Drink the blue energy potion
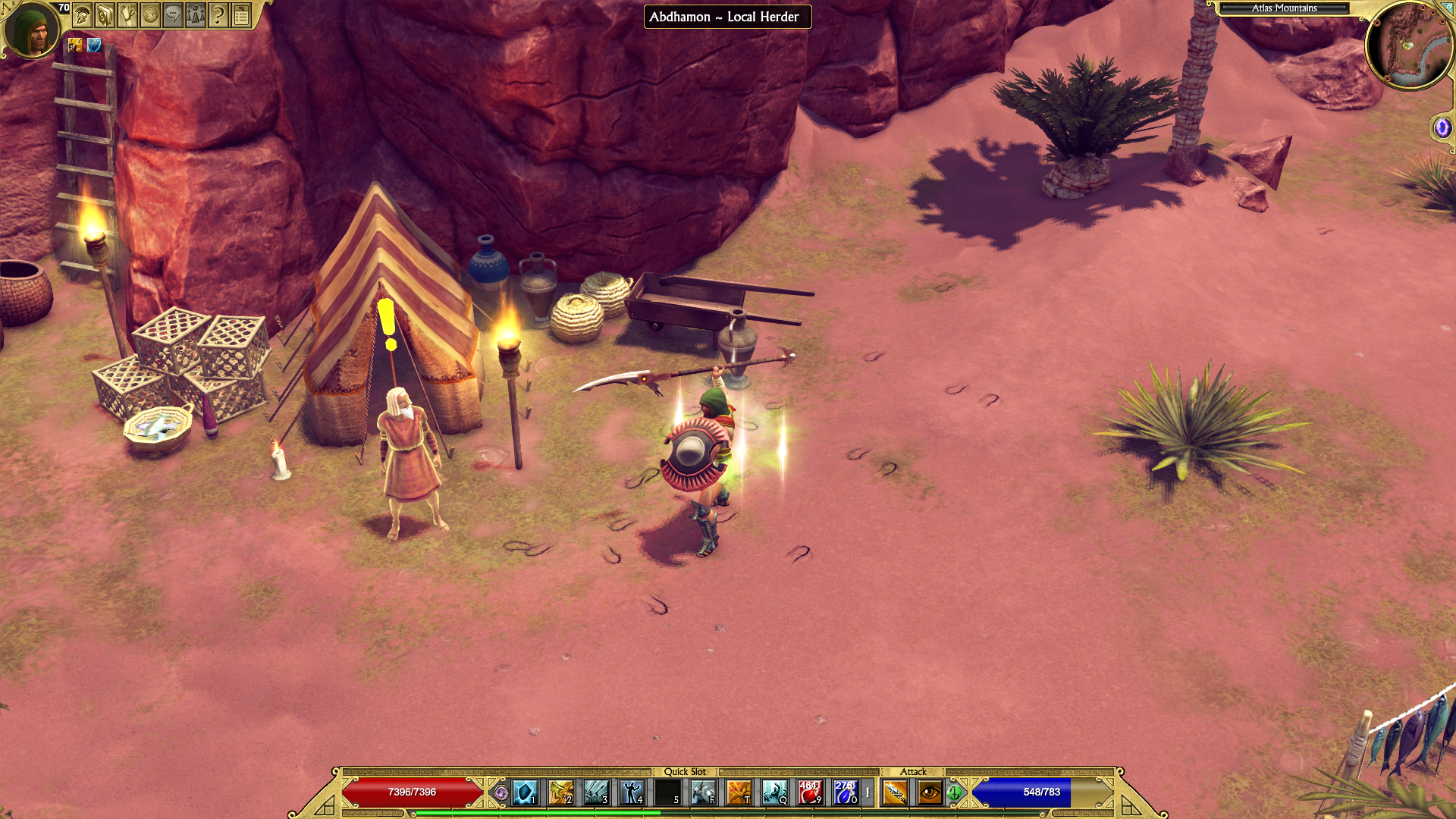The height and width of the screenshot is (819, 1456). point(845,792)
